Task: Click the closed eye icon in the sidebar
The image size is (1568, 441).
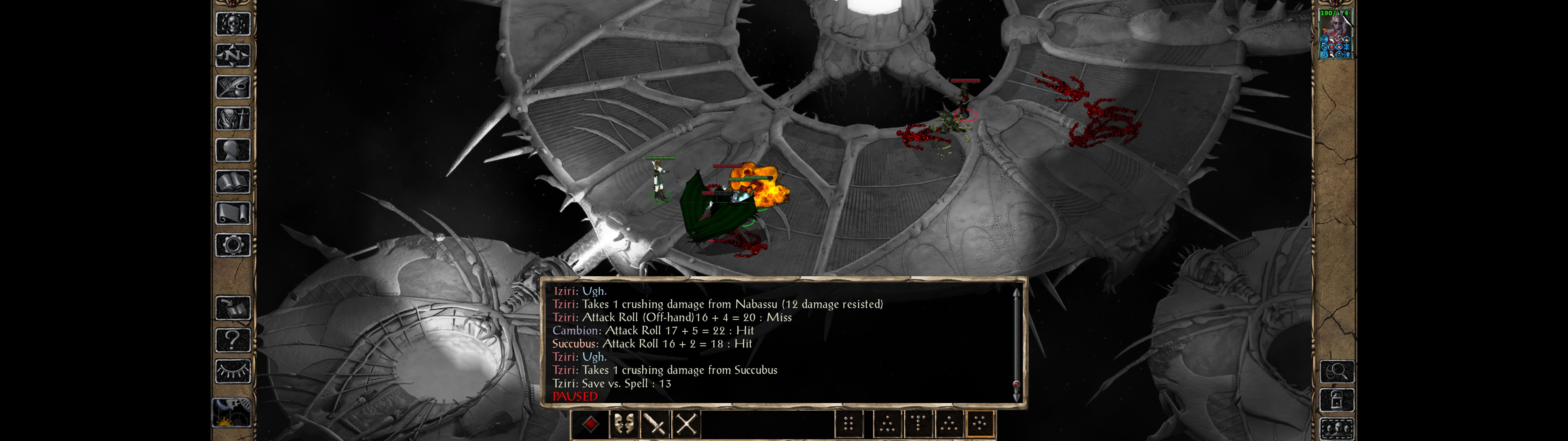Action: (x=233, y=371)
